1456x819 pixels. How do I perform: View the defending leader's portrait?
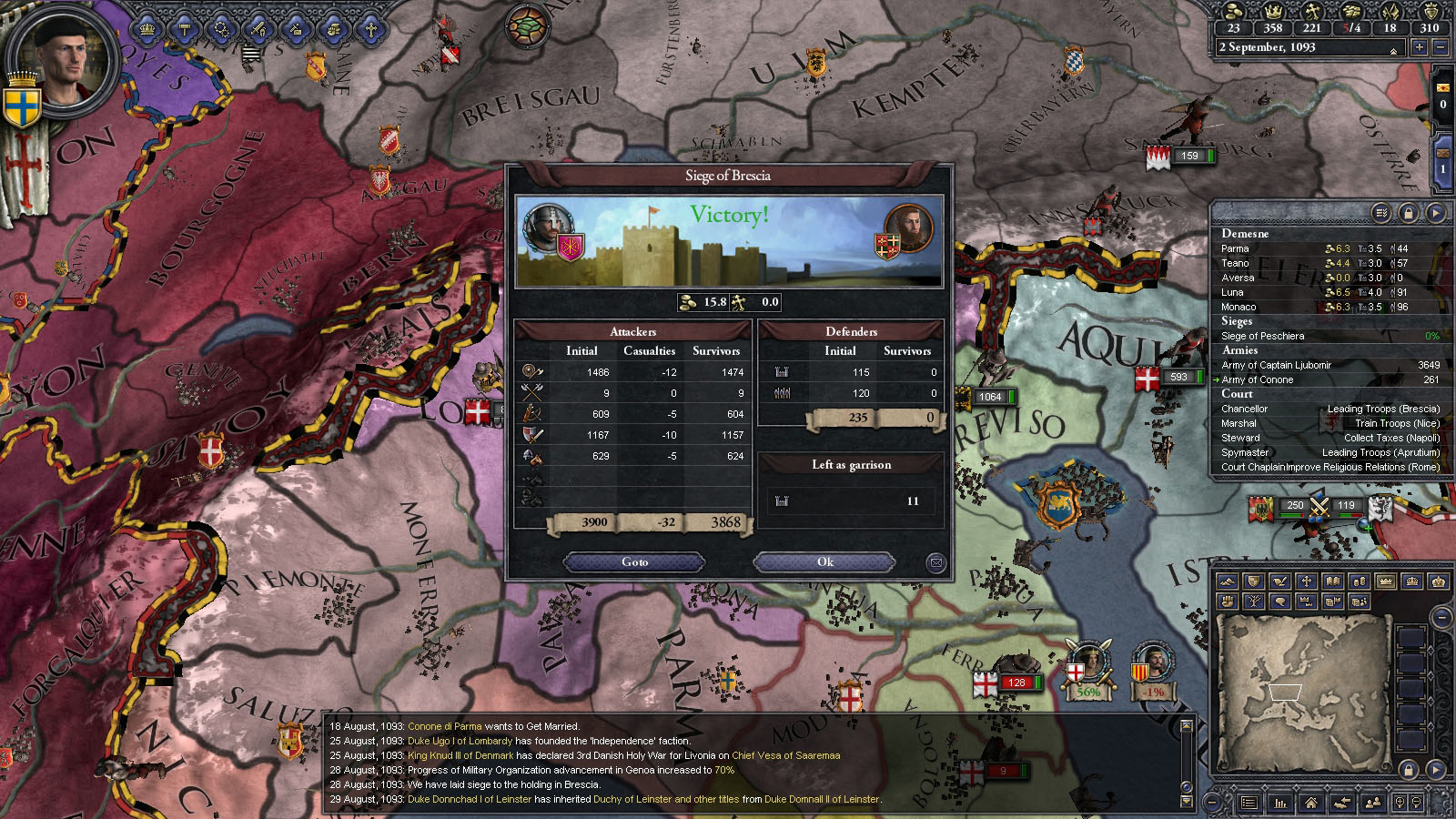(909, 228)
